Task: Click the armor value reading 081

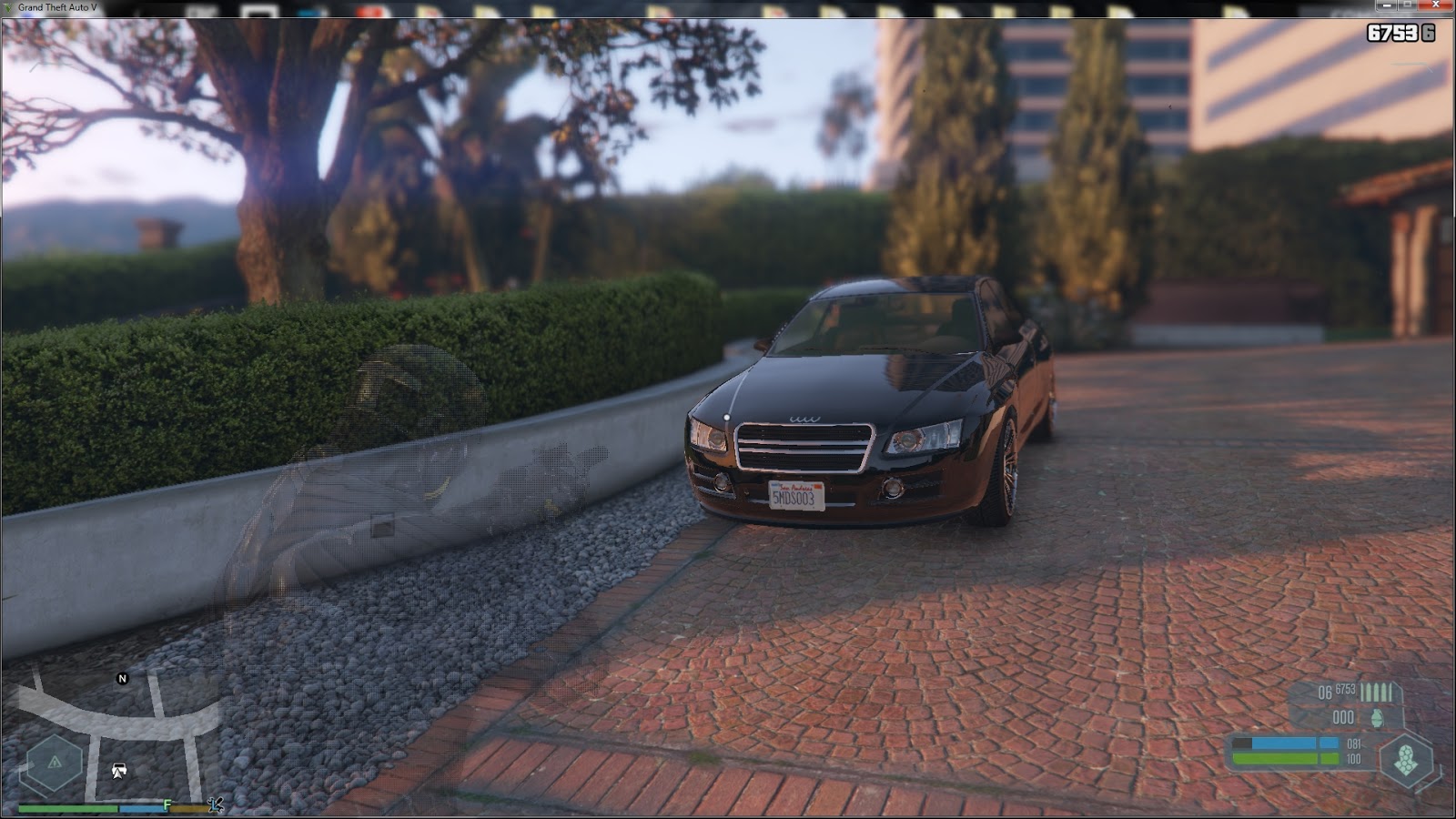Action: point(1354,744)
